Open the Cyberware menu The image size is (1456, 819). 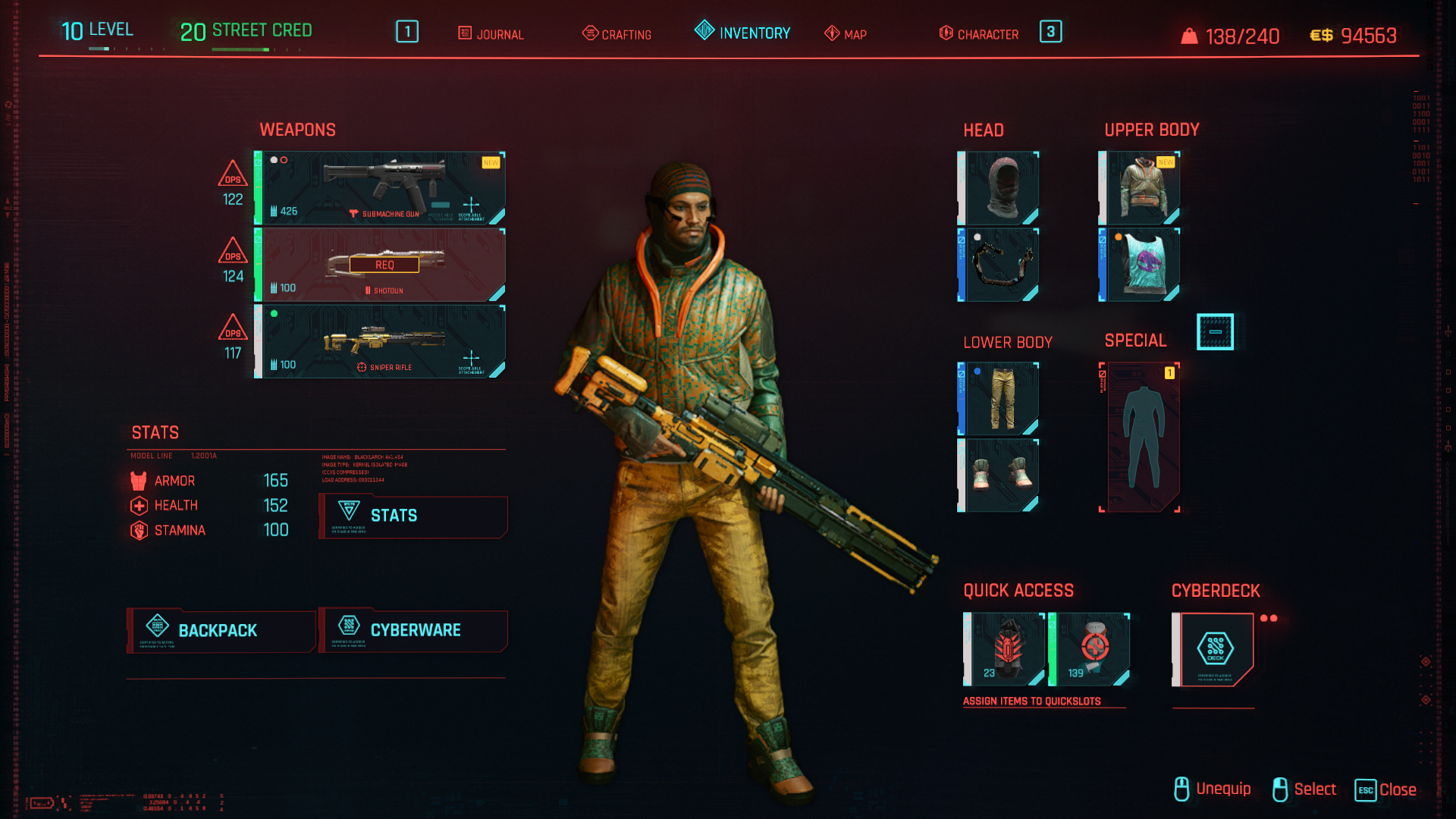click(413, 630)
